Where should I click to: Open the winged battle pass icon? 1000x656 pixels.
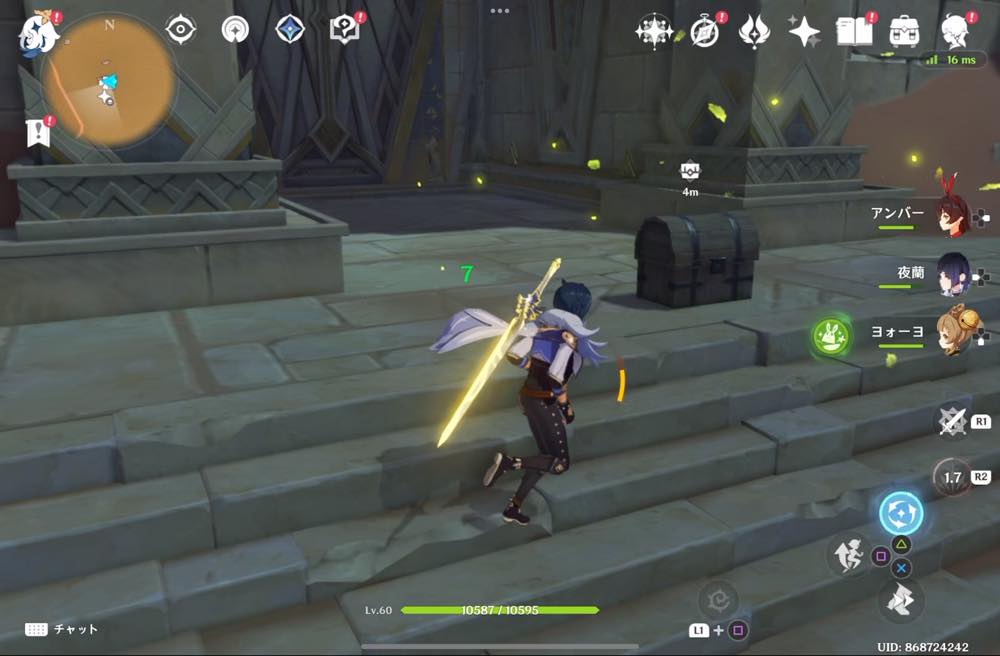click(754, 32)
